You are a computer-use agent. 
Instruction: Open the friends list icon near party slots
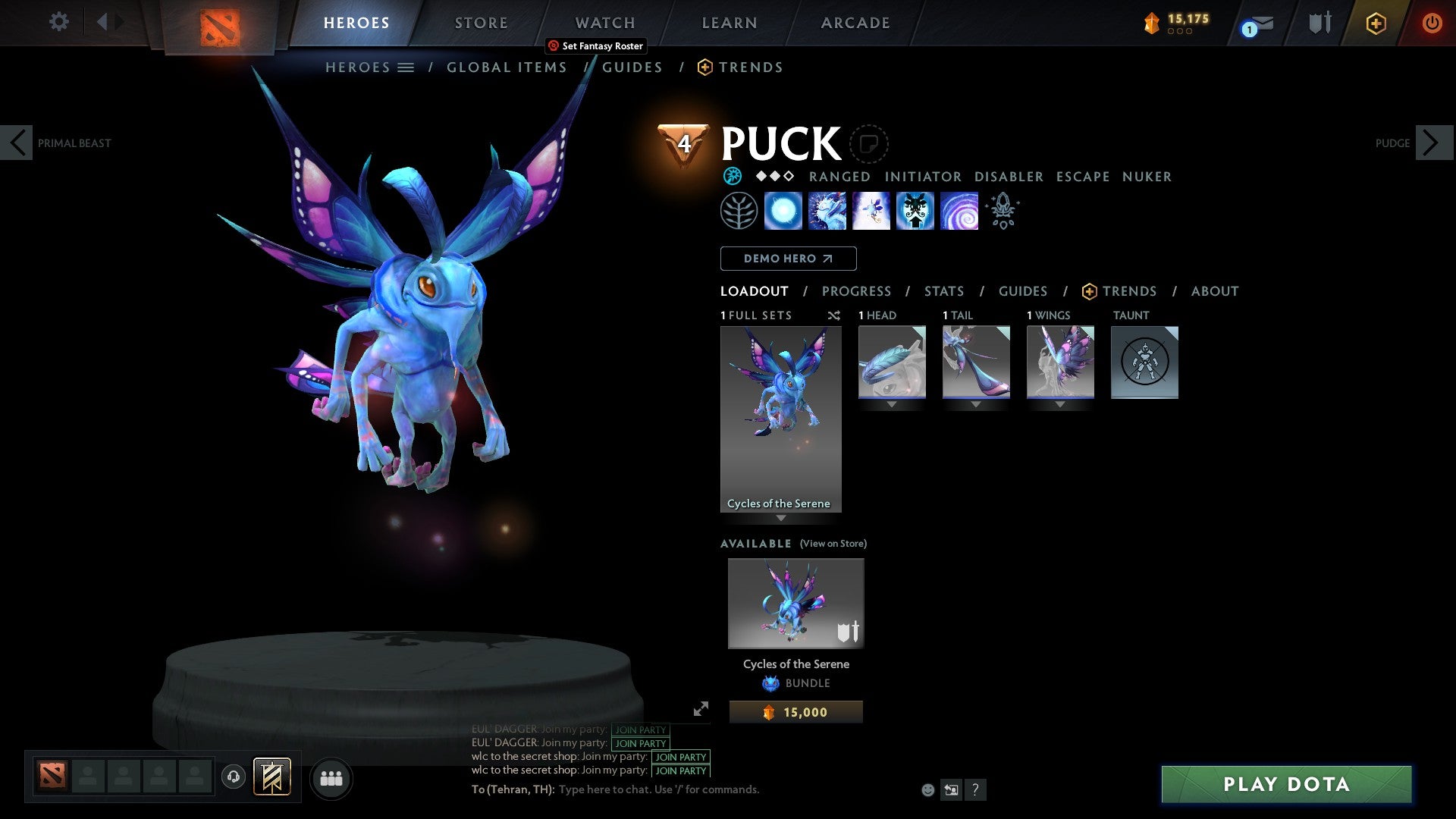click(x=331, y=777)
